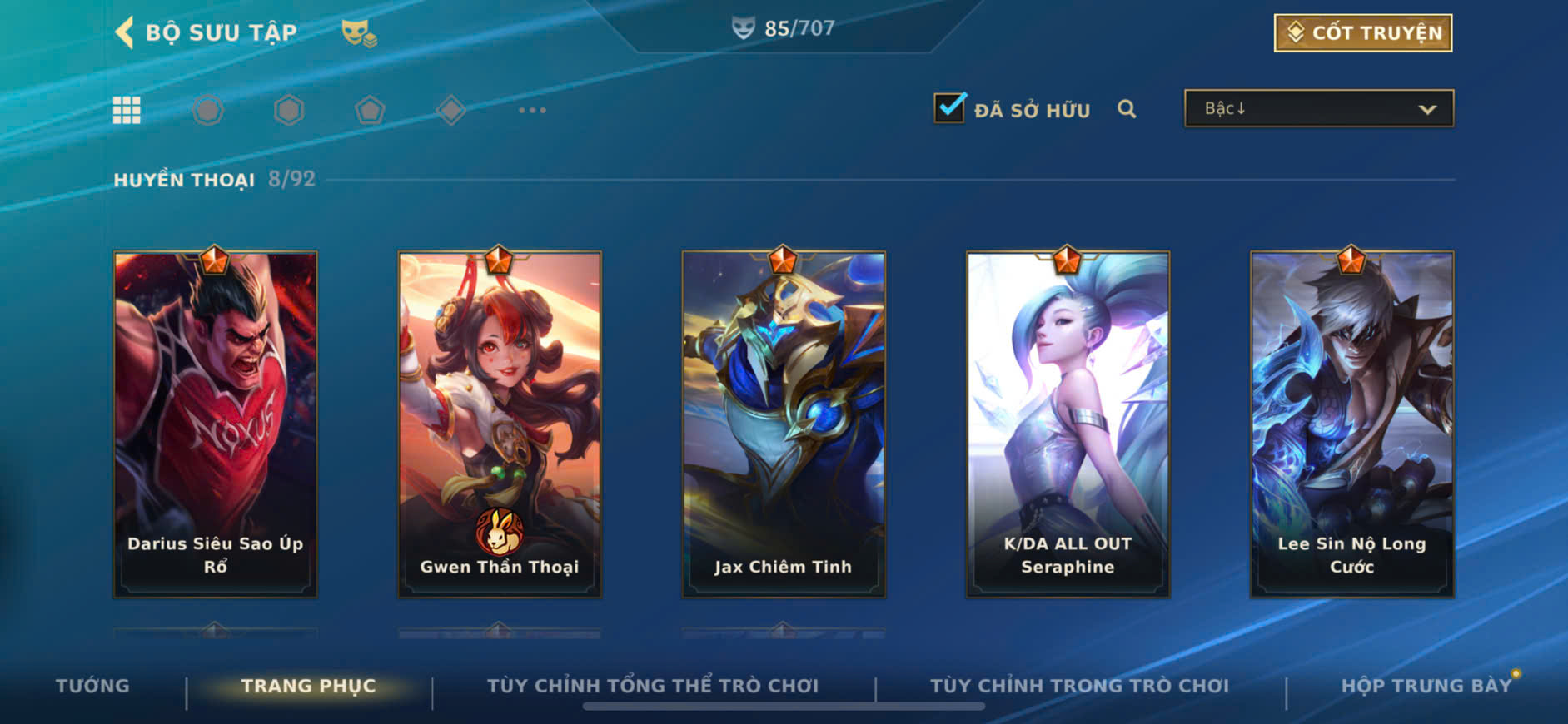Screen dimensions: 1568x724
Task: Go back from Bộ Sưu Tập
Action: coord(125,32)
